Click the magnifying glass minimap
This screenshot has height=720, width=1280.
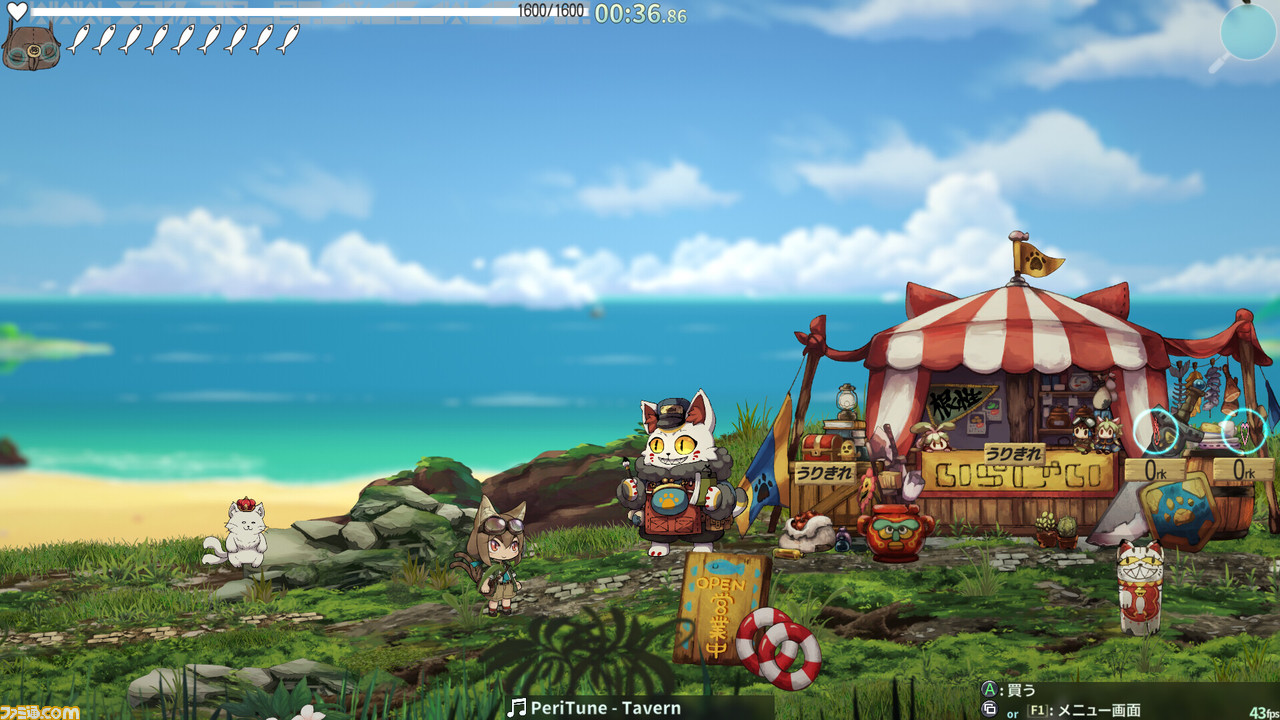click(x=1247, y=33)
